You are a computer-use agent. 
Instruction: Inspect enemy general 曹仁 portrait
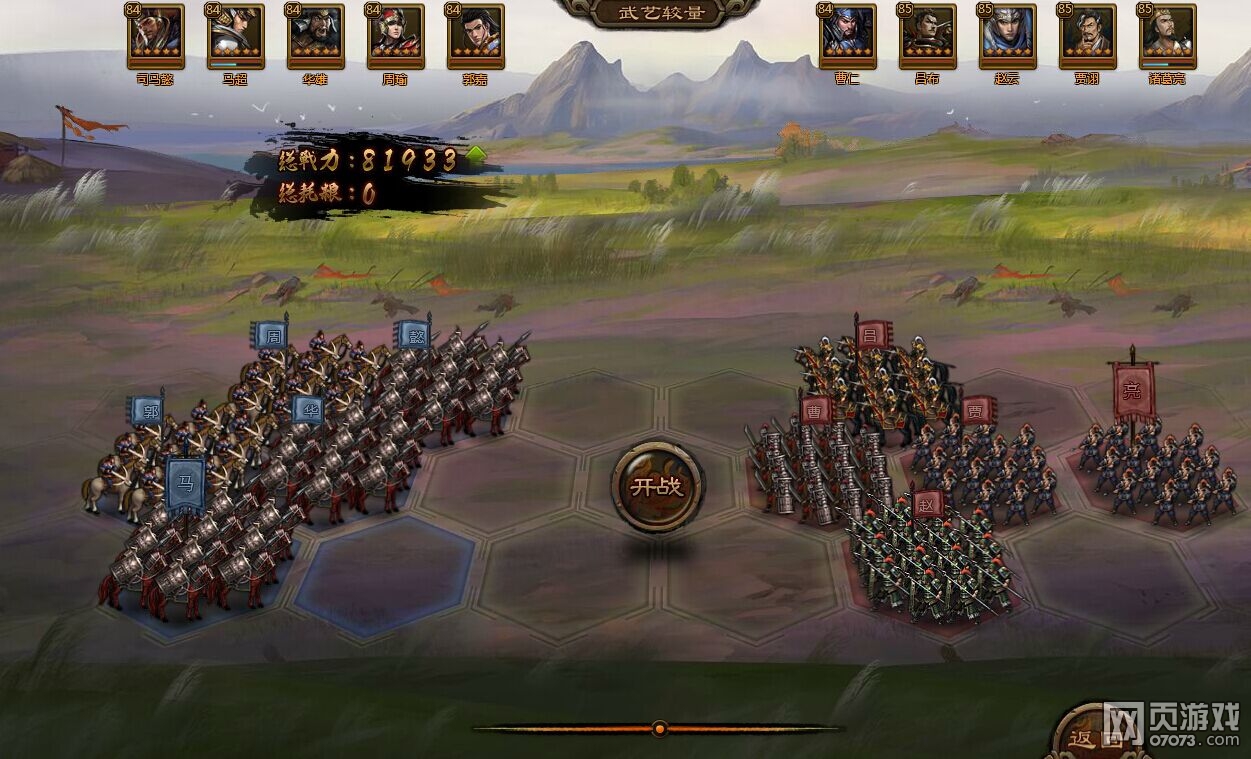[x=848, y=36]
